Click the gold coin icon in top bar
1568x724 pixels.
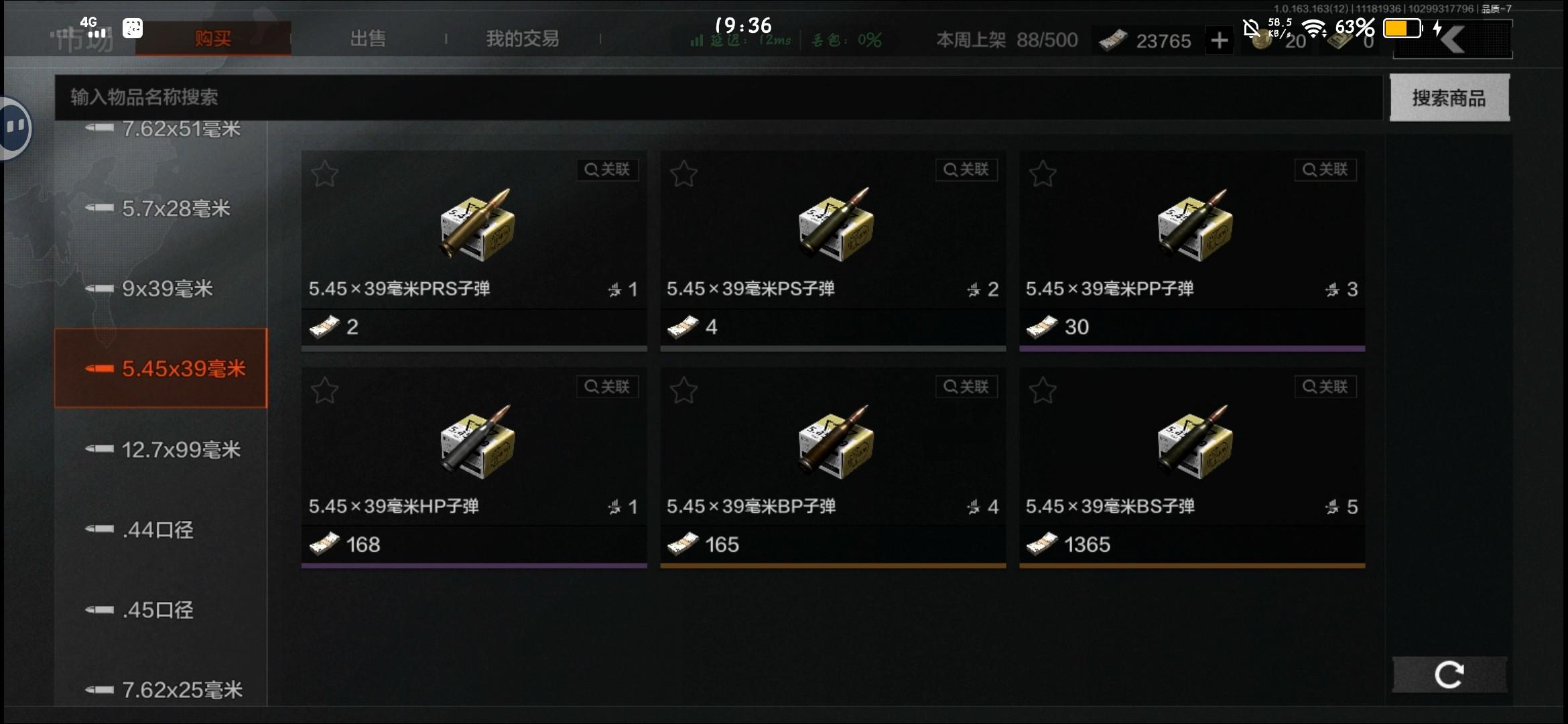pyautogui.click(x=1262, y=40)
